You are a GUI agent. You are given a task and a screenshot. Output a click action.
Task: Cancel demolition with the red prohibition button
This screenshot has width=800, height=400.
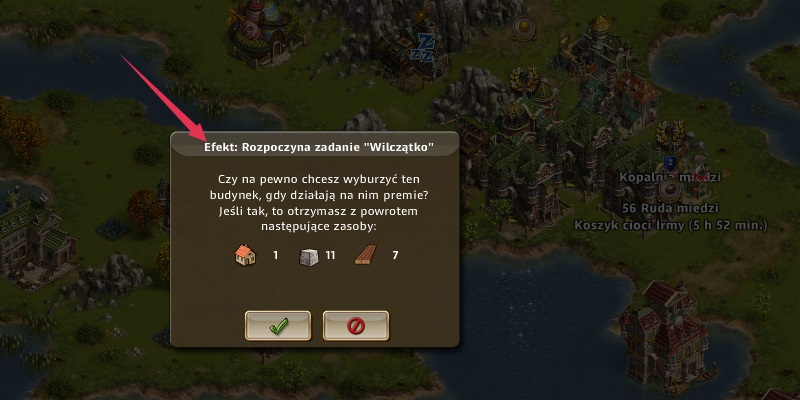point(355,325)
